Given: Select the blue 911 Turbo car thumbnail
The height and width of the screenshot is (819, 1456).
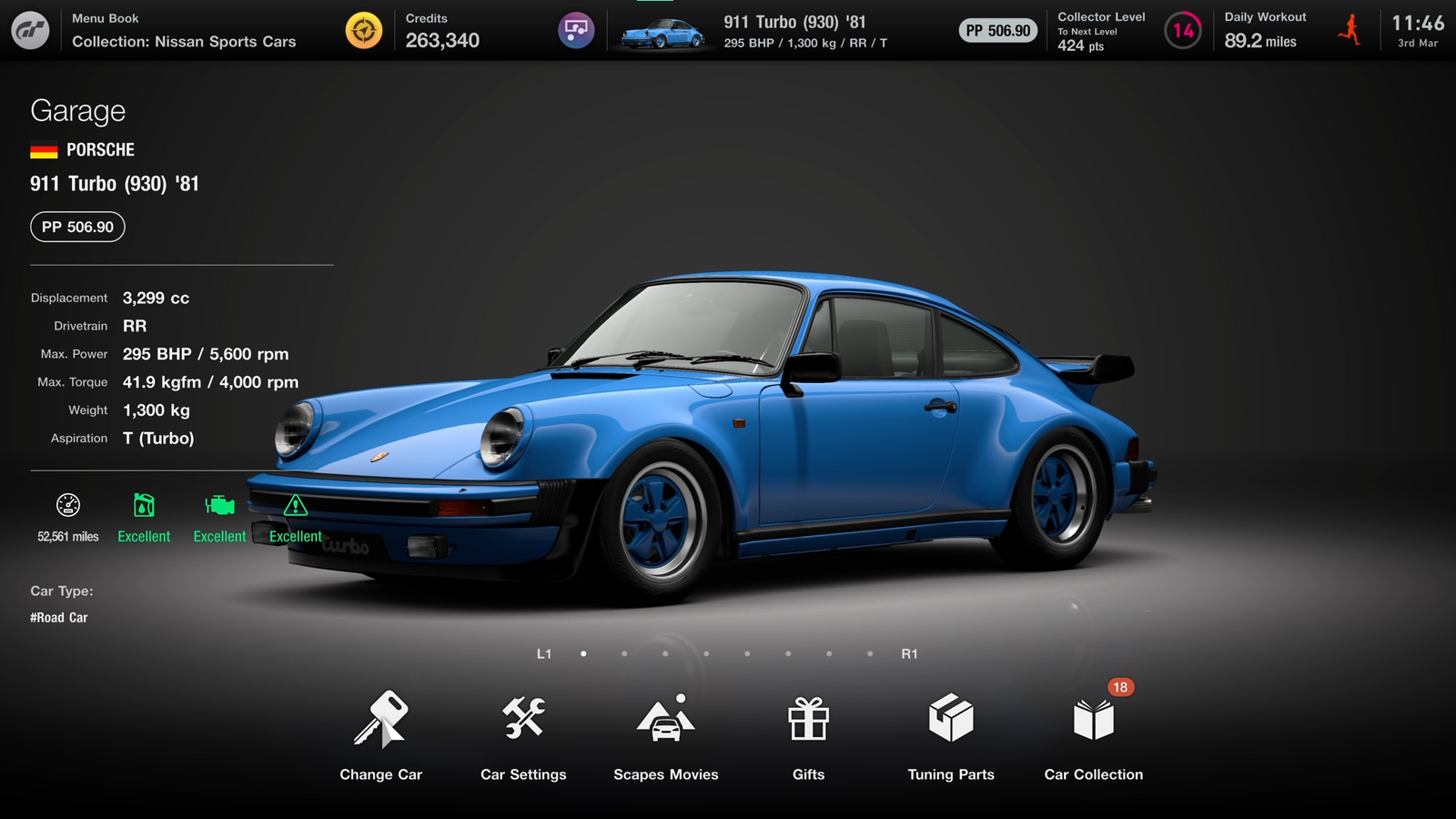Looking at the screenshot, I should 662,33.
